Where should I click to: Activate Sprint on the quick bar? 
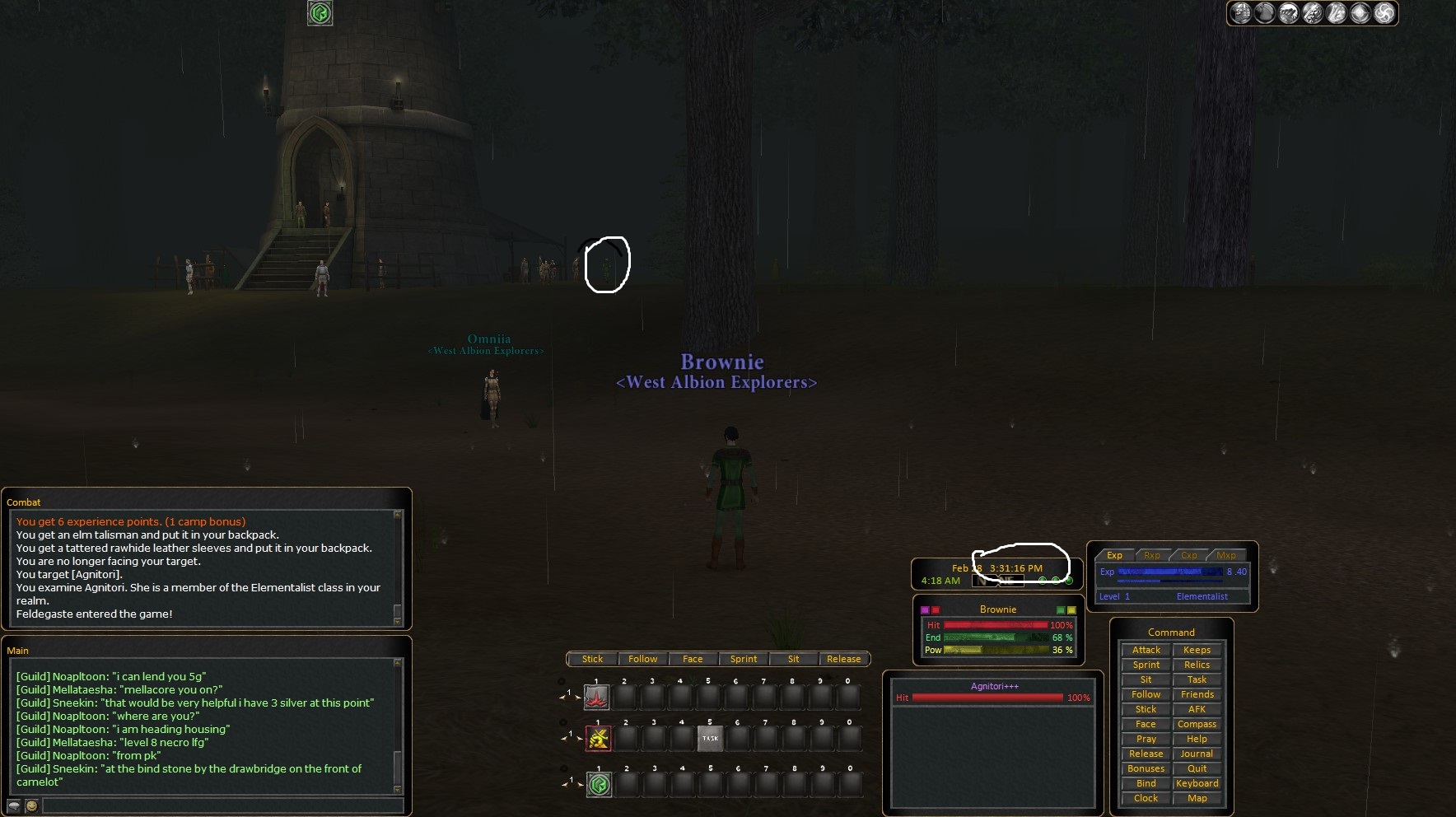[x=743, y=659]
